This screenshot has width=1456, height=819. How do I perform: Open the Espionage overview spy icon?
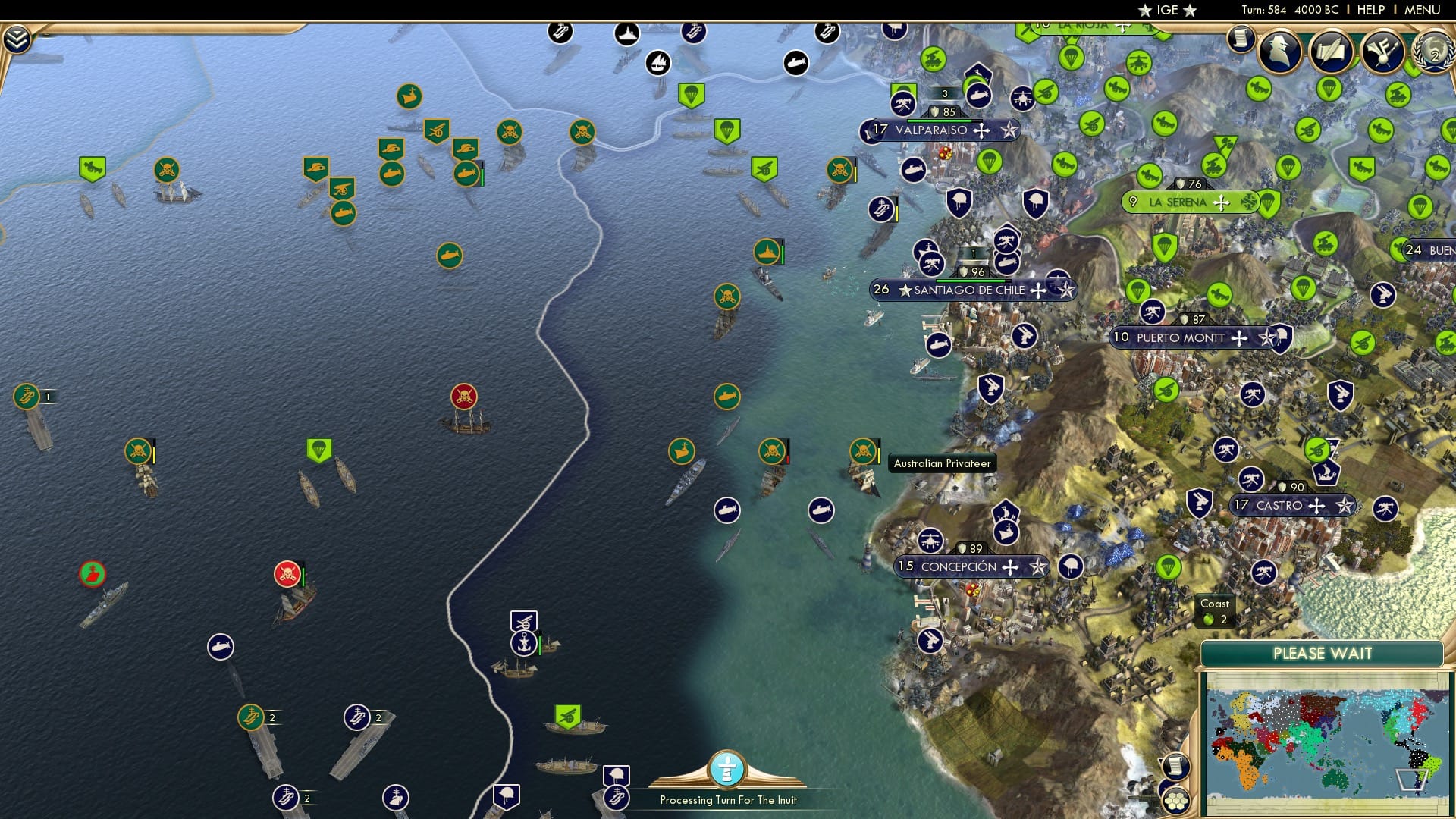pyautogui.click(x=1281, y=53)
